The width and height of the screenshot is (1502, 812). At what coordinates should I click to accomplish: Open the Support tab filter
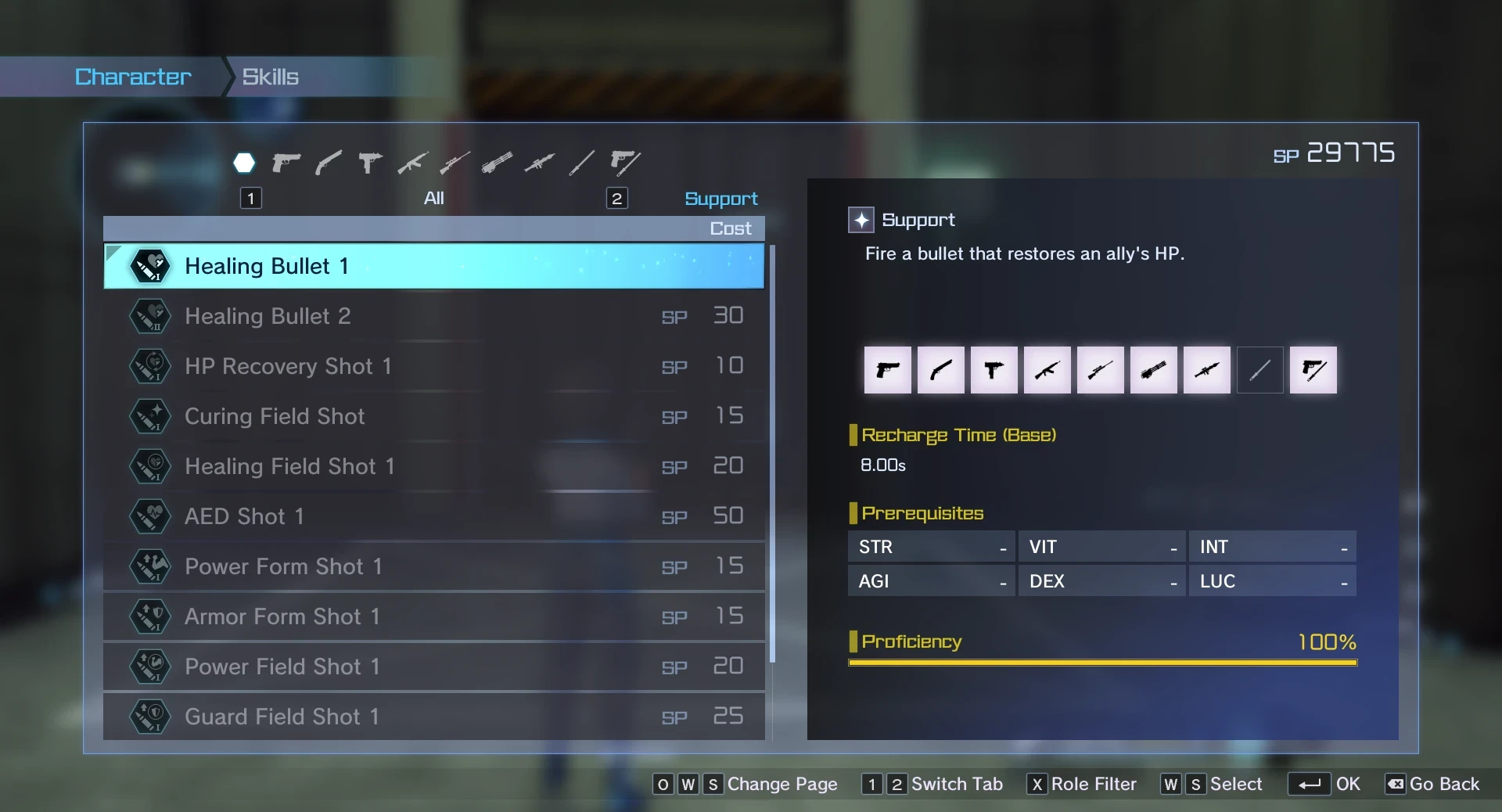720,198
